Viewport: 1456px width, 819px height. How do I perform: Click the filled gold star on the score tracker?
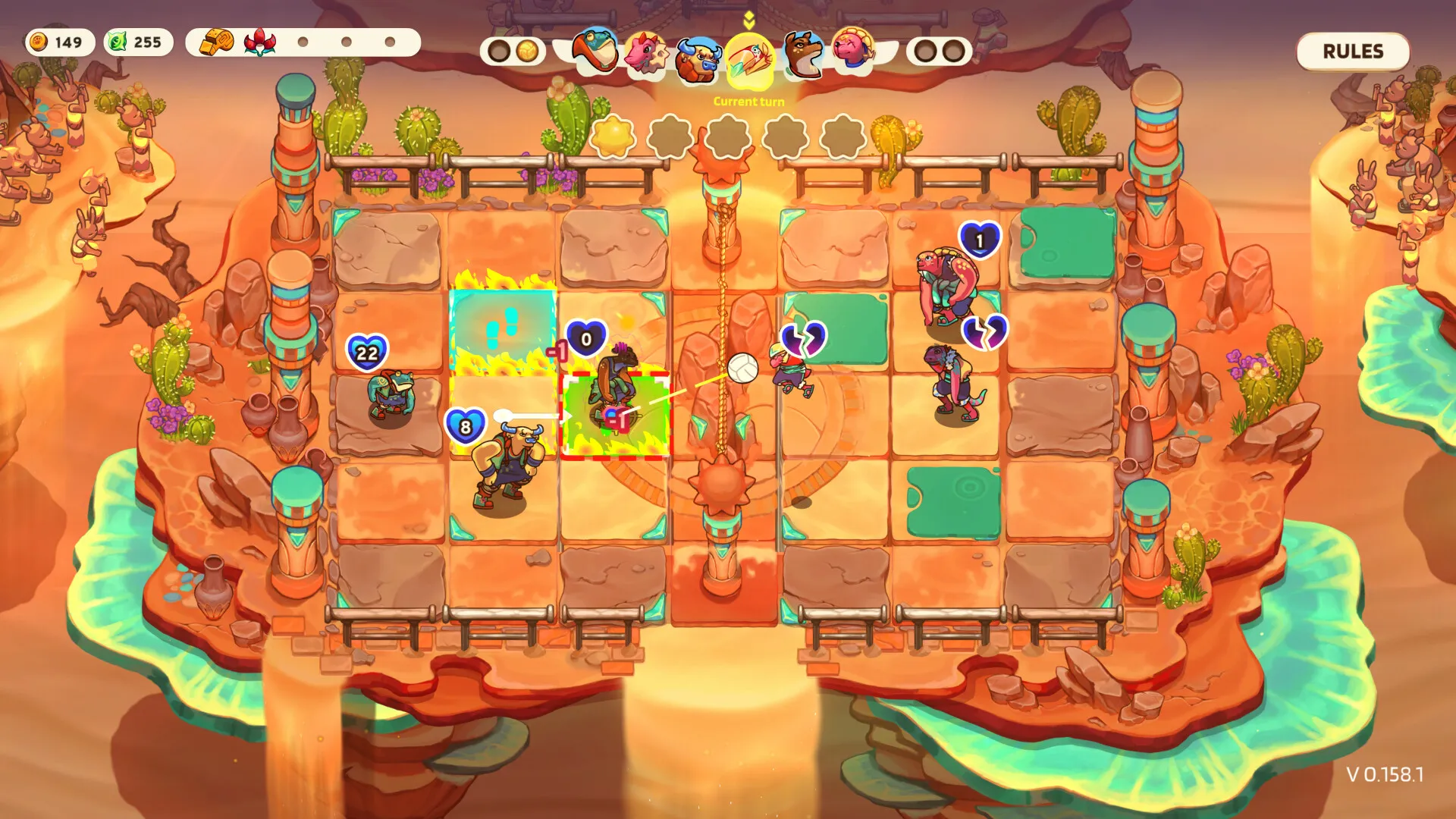pos(611,135)
